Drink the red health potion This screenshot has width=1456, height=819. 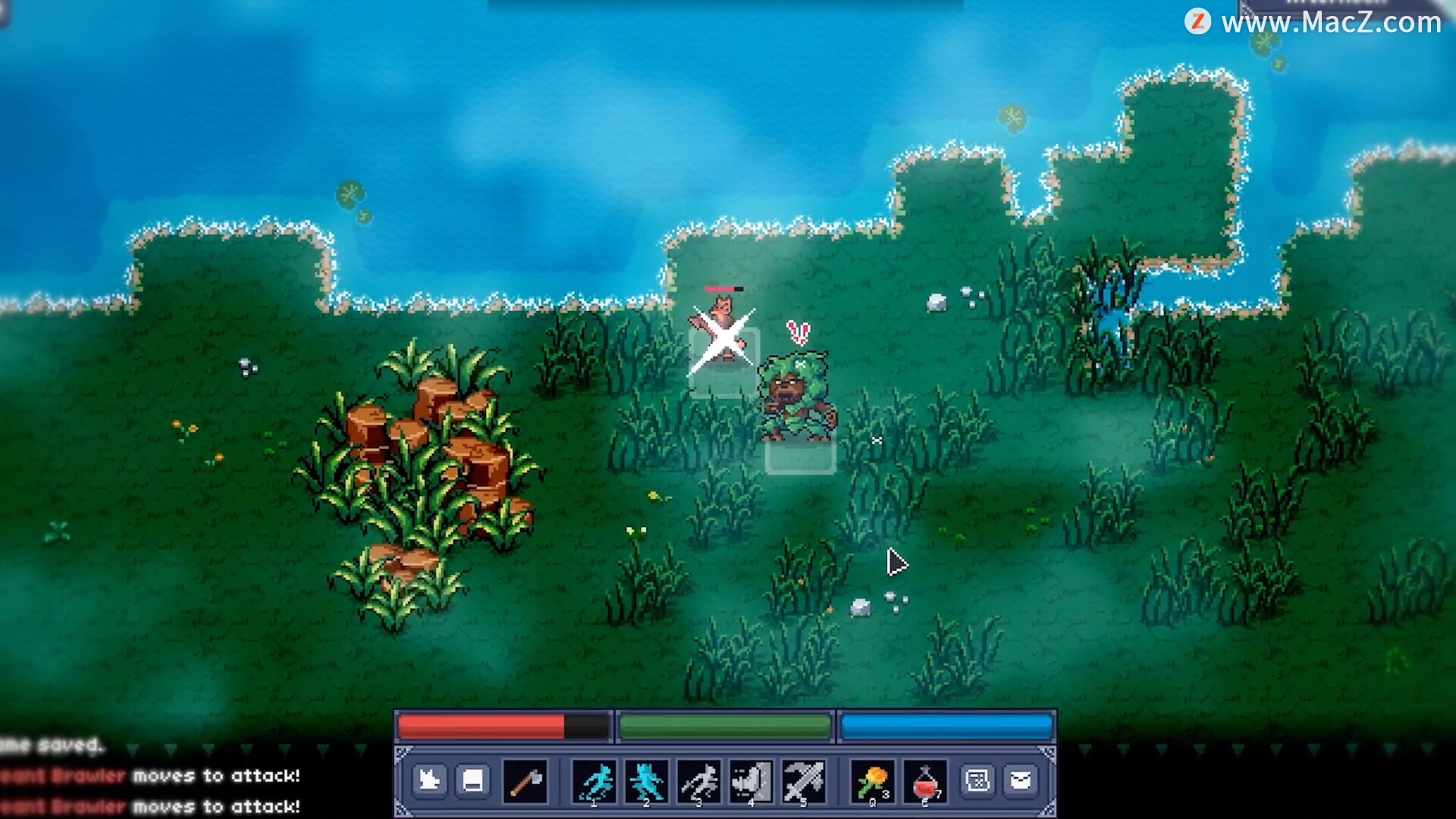[925, 781]
